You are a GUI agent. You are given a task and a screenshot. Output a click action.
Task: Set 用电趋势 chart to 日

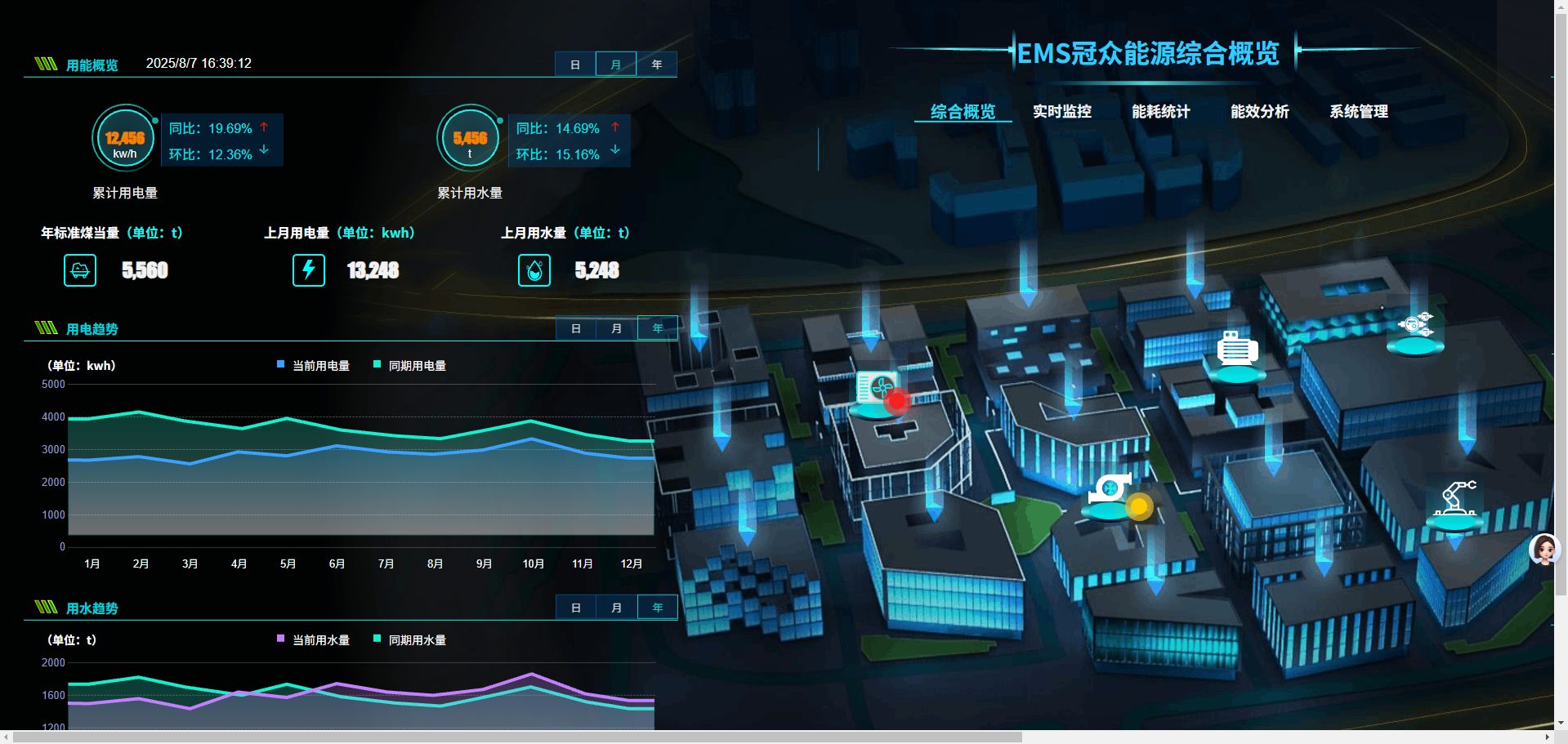click(576, 328)
